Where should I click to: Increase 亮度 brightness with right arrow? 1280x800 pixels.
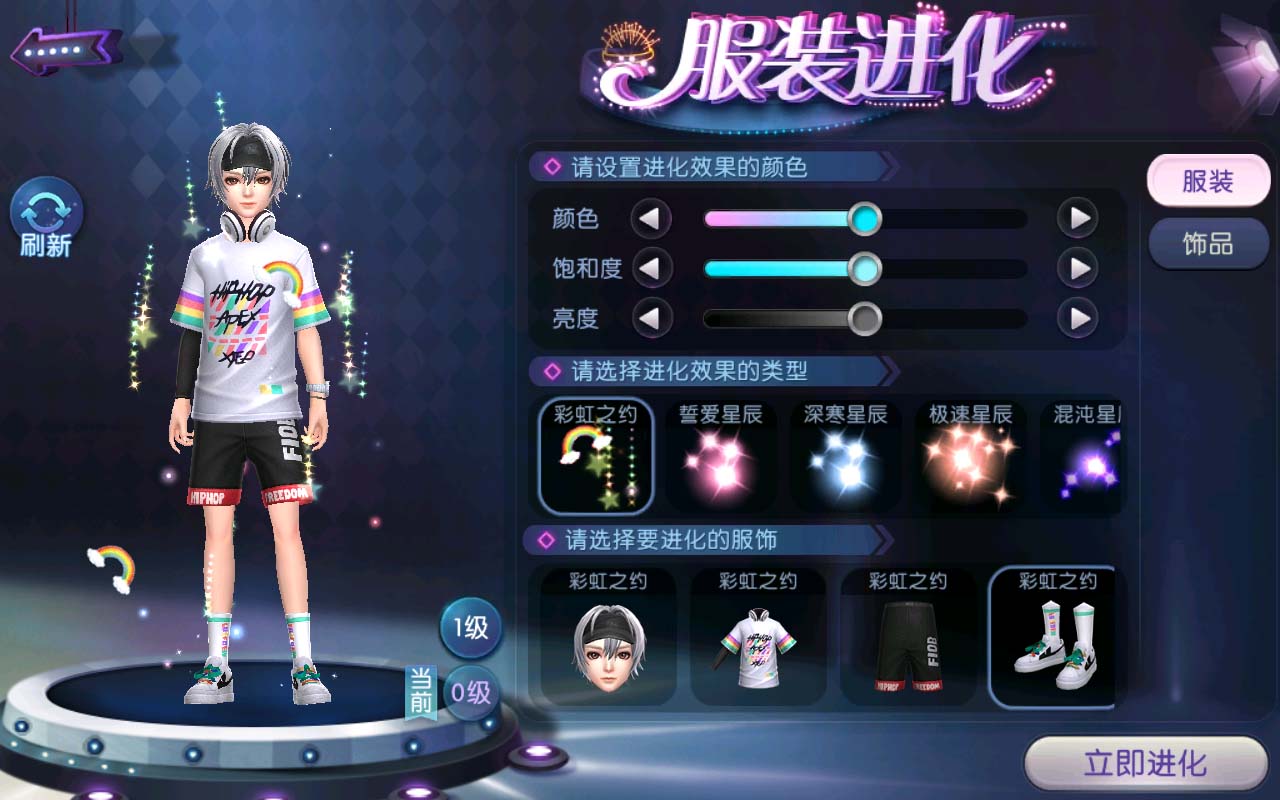[1078, 319]
